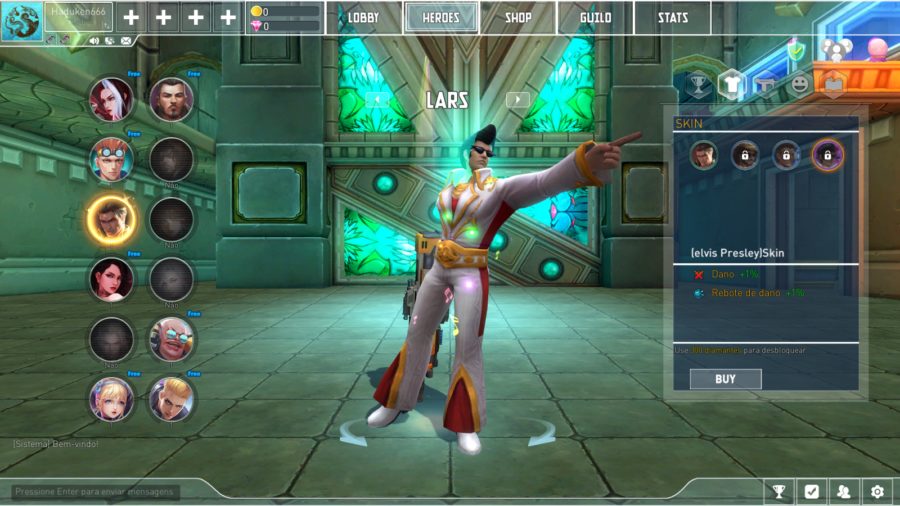This screenshot has height=506, width=900.
Task: Pick the blonde girl hero portrait
Action: (x=111, y=399)
